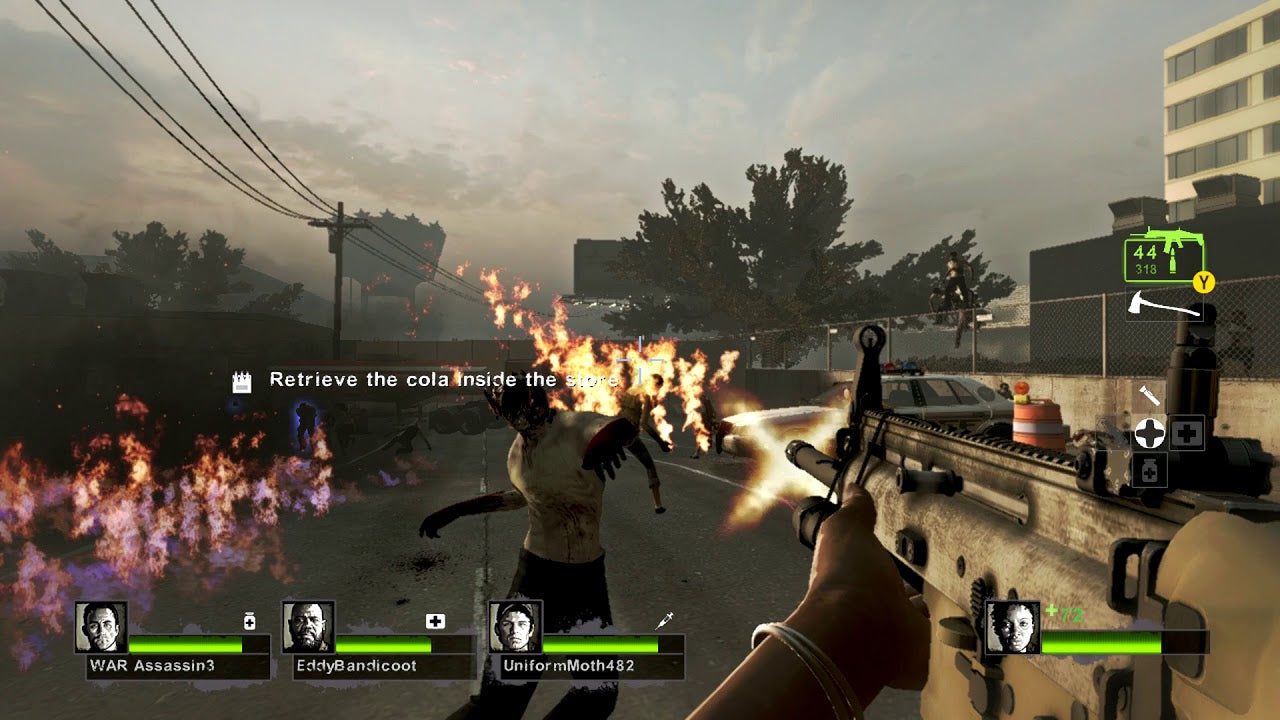Image resolution: width=1280 pixels, height=720 pixels.
Task: Click the cola icon beside the objective text
Action: pyautogui.click(x=240, y=380)
